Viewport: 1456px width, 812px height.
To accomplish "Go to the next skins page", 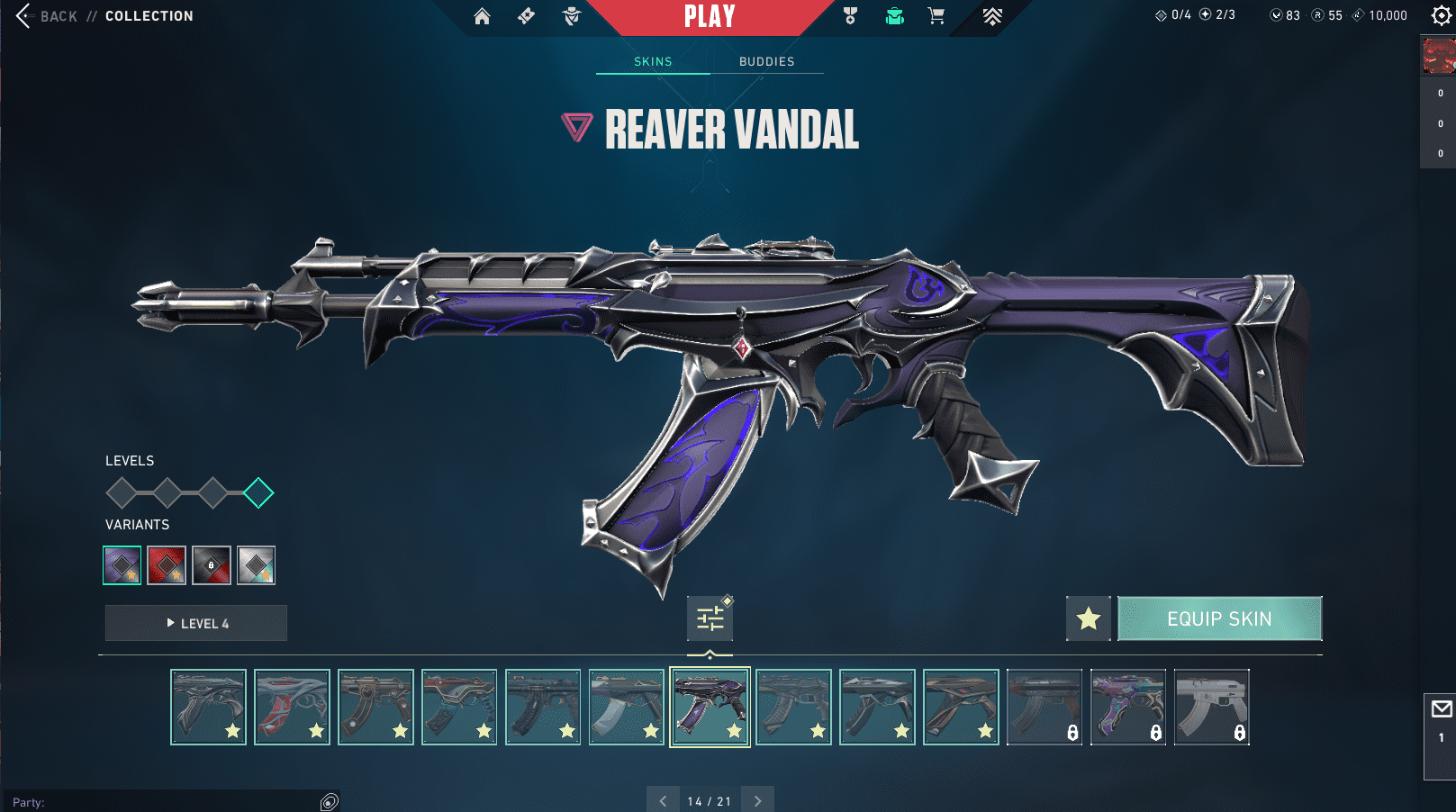I will (x=757, y=800).
